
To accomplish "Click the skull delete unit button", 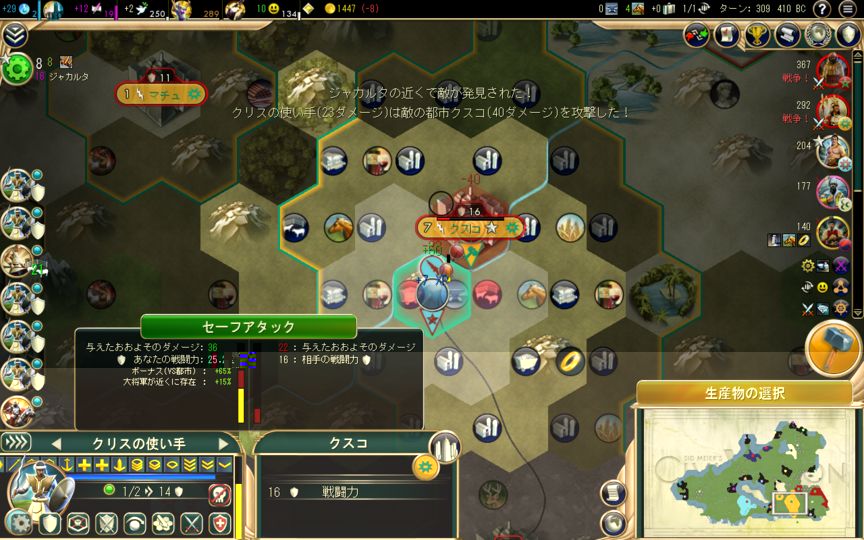I will coord(219,493).
